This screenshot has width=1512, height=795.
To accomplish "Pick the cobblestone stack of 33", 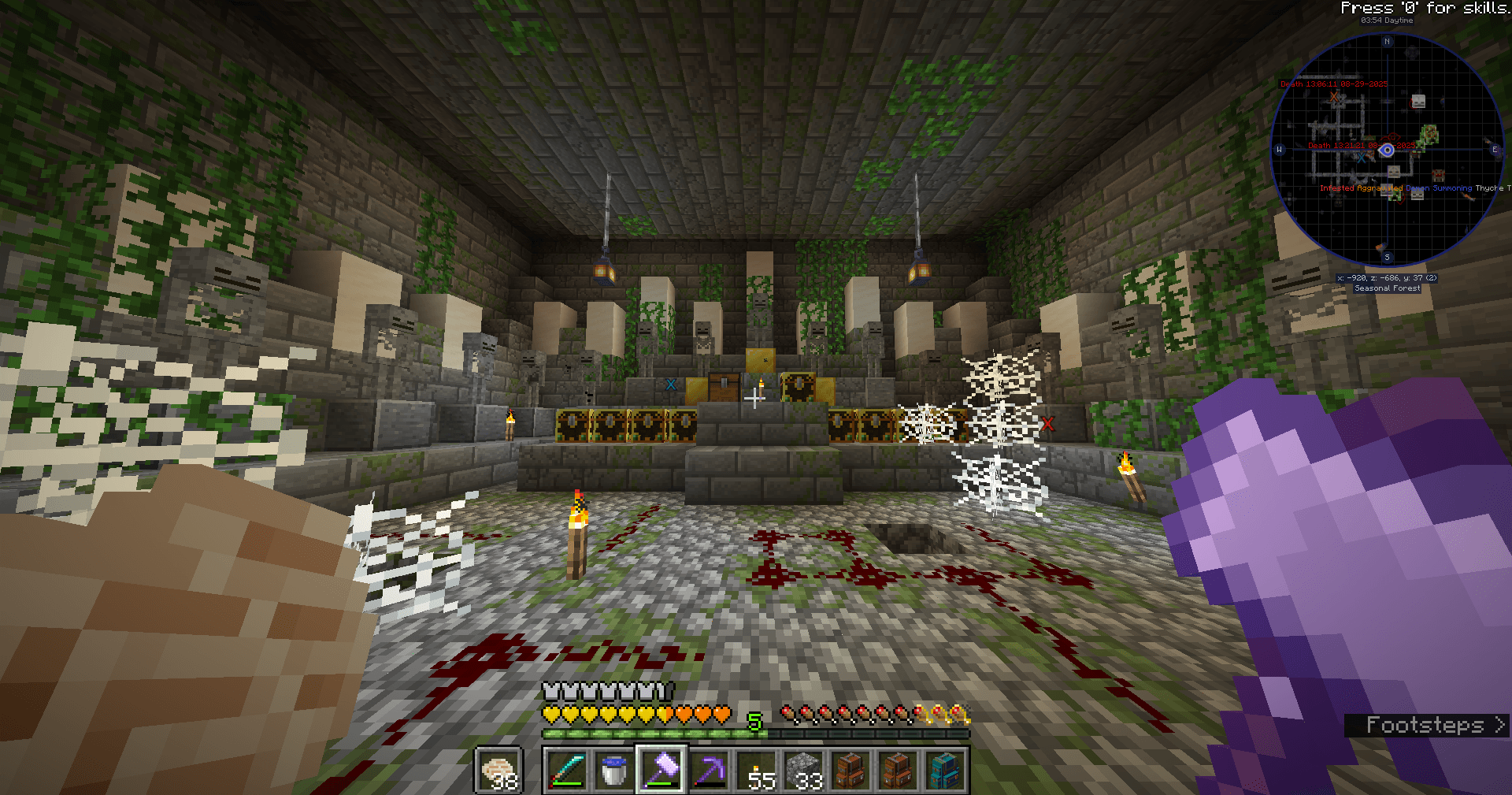I will 804,770.
